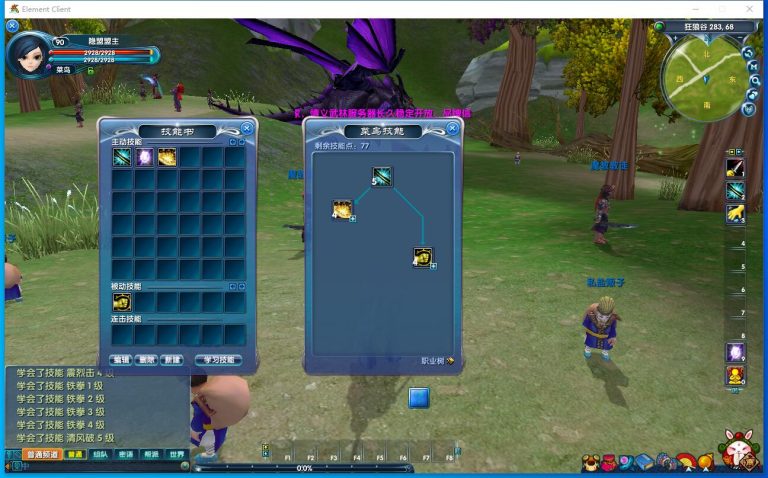Select the cyan slash skill at tree top
Viewport: 768px width, 478px height.
click(382, 177)
